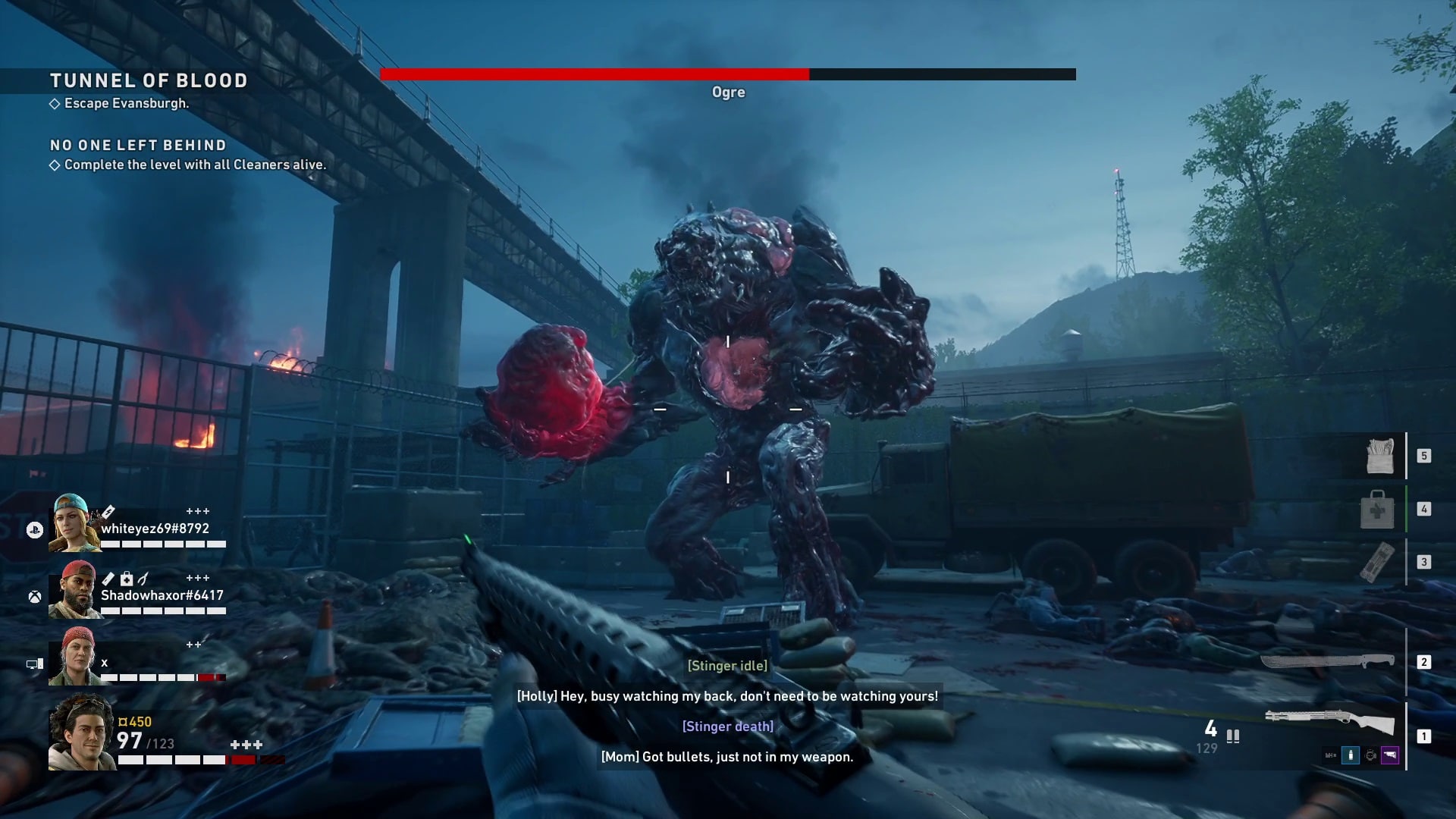Select the purple stock attachment icon

click(1390, 755)
